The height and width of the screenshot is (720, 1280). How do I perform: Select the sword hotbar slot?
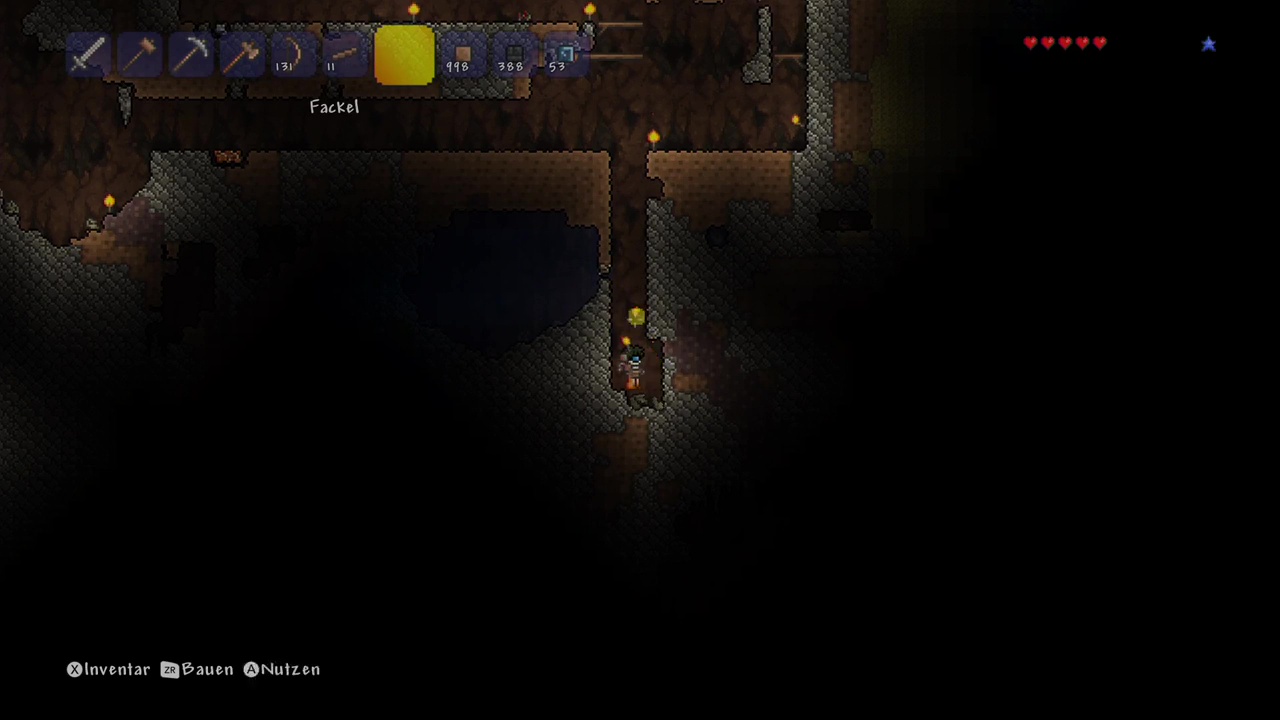coord(88,55)
